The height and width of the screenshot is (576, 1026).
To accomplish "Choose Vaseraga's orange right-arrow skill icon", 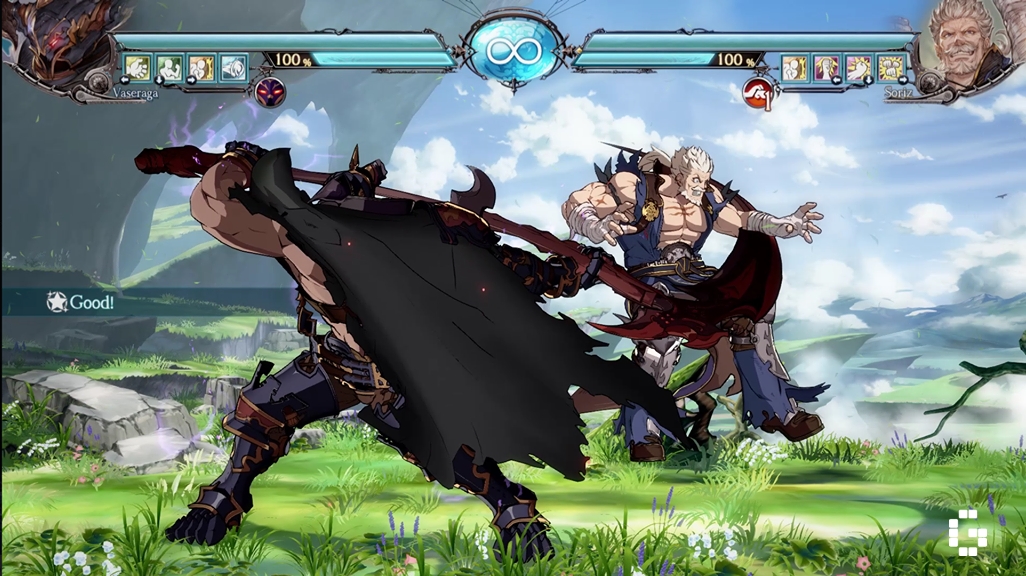I will 201,67.
